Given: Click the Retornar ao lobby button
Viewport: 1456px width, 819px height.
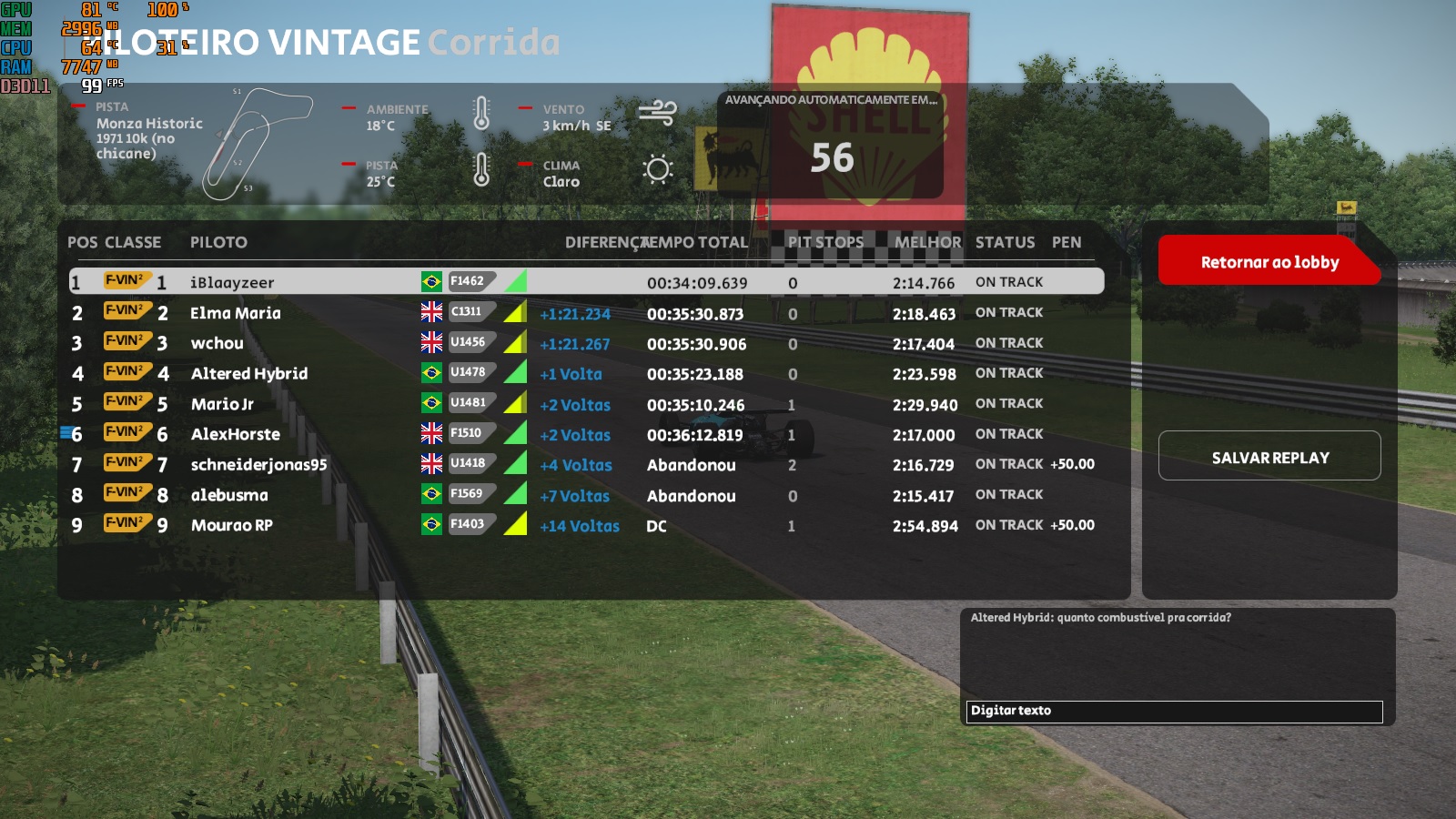Looking at the screenshot, I should [1269, 262].
